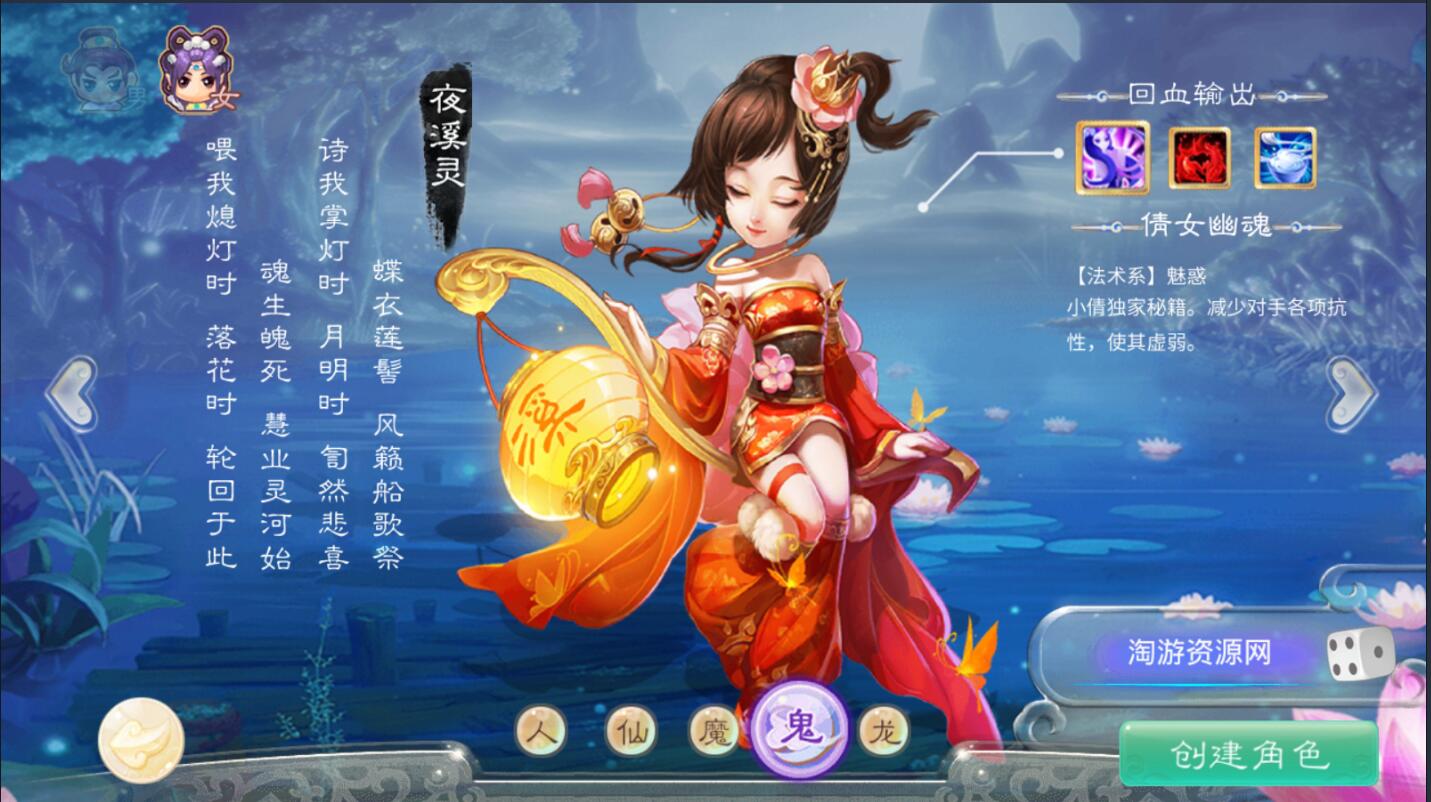Switch to the 人 race tab

pyautogui.click(x=542, y=732)
